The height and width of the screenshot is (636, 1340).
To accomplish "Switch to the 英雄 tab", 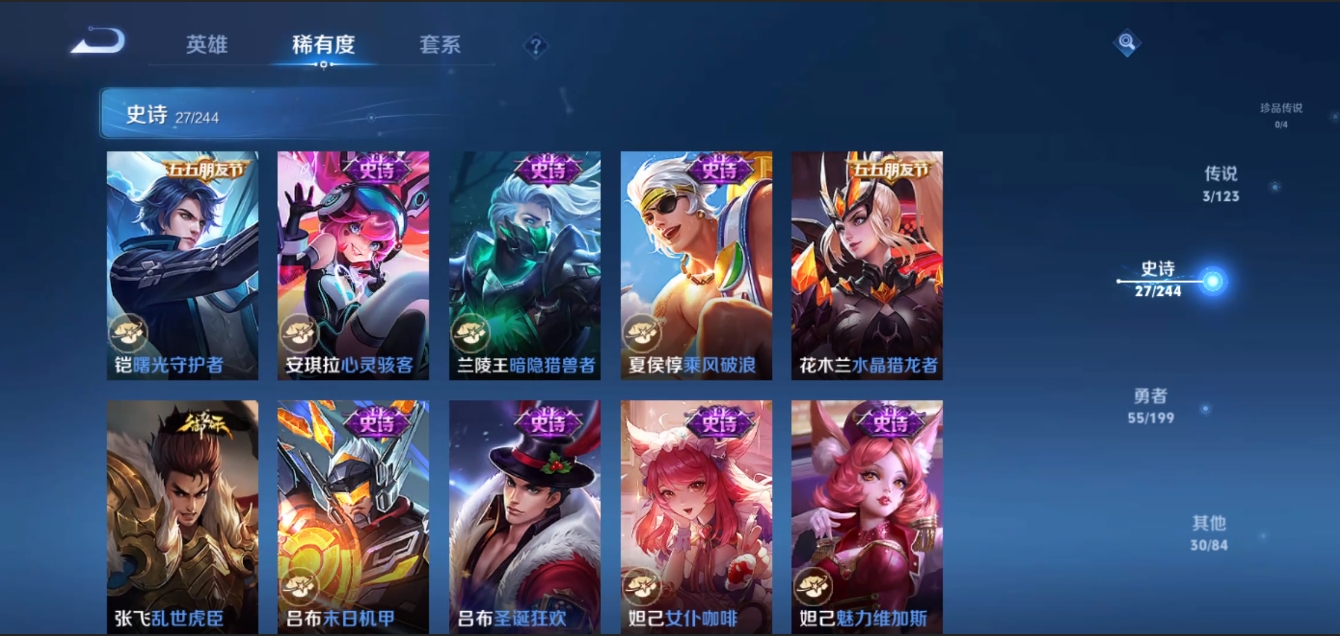I will (207, 45).
